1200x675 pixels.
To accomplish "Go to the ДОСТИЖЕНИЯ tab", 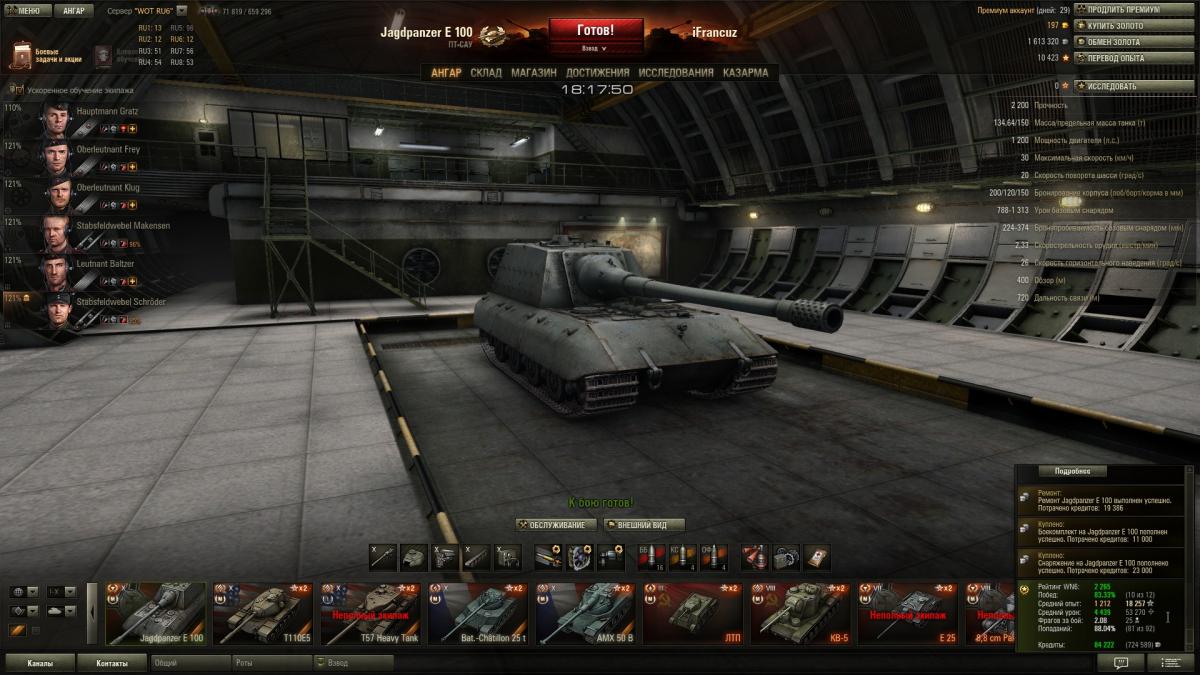I will tap(597, 73).
